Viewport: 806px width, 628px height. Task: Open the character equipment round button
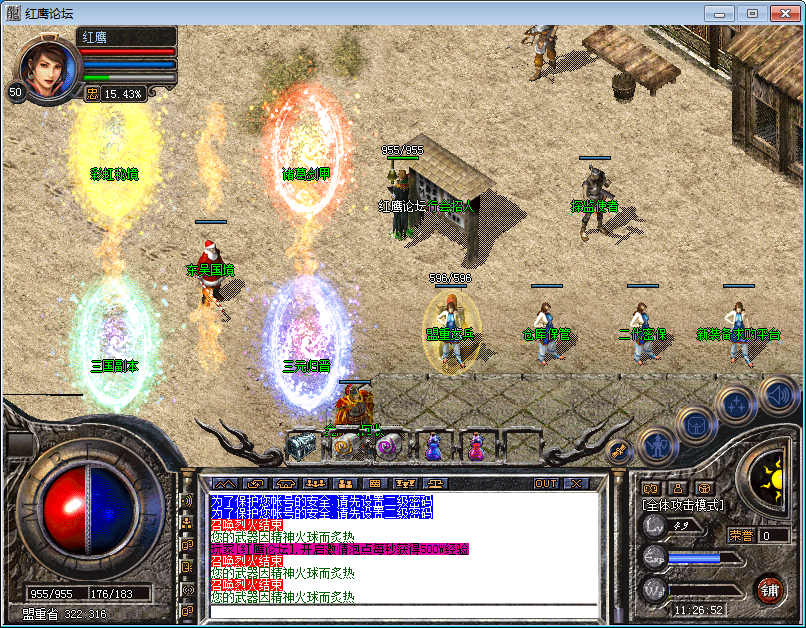tap(654, 445)
